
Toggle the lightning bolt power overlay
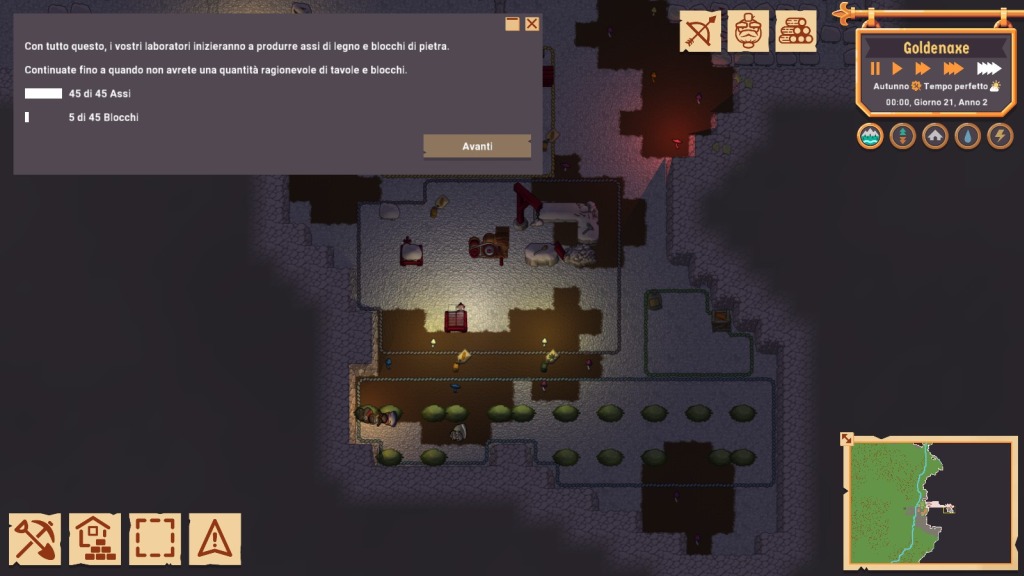coord(1000,136)
